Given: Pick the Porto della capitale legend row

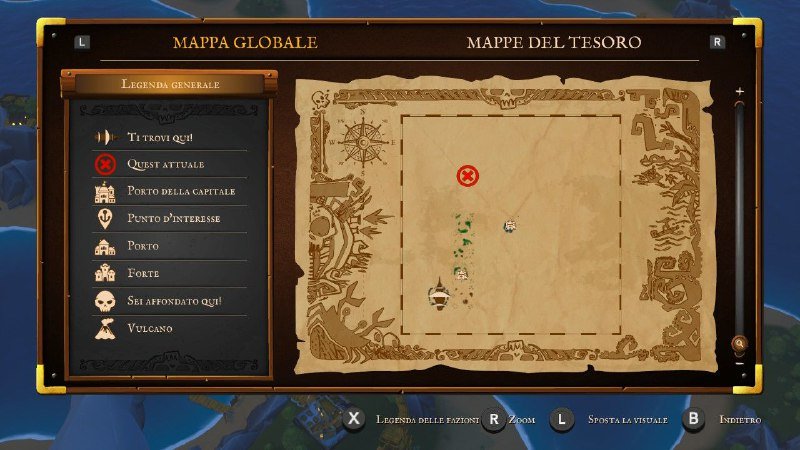Looking at the screenshot, I should pyautogui.click(x=168, y=191).
